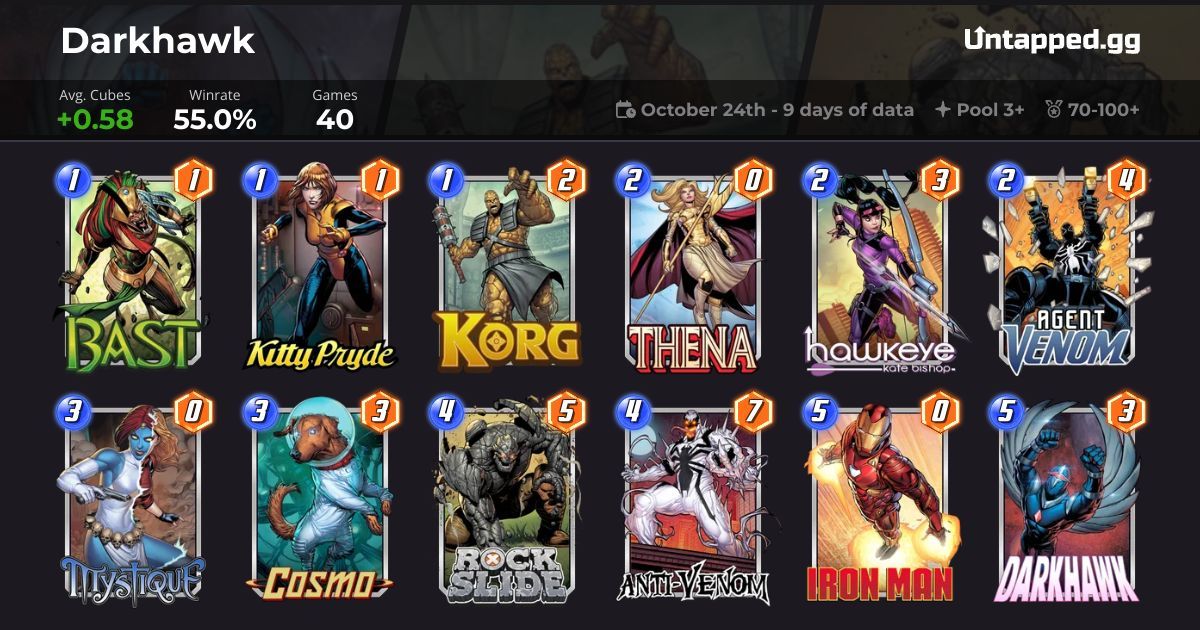Pick the Anti-Venom card
The width and height of the screenshot is (1200, 630).
(693, 505)
